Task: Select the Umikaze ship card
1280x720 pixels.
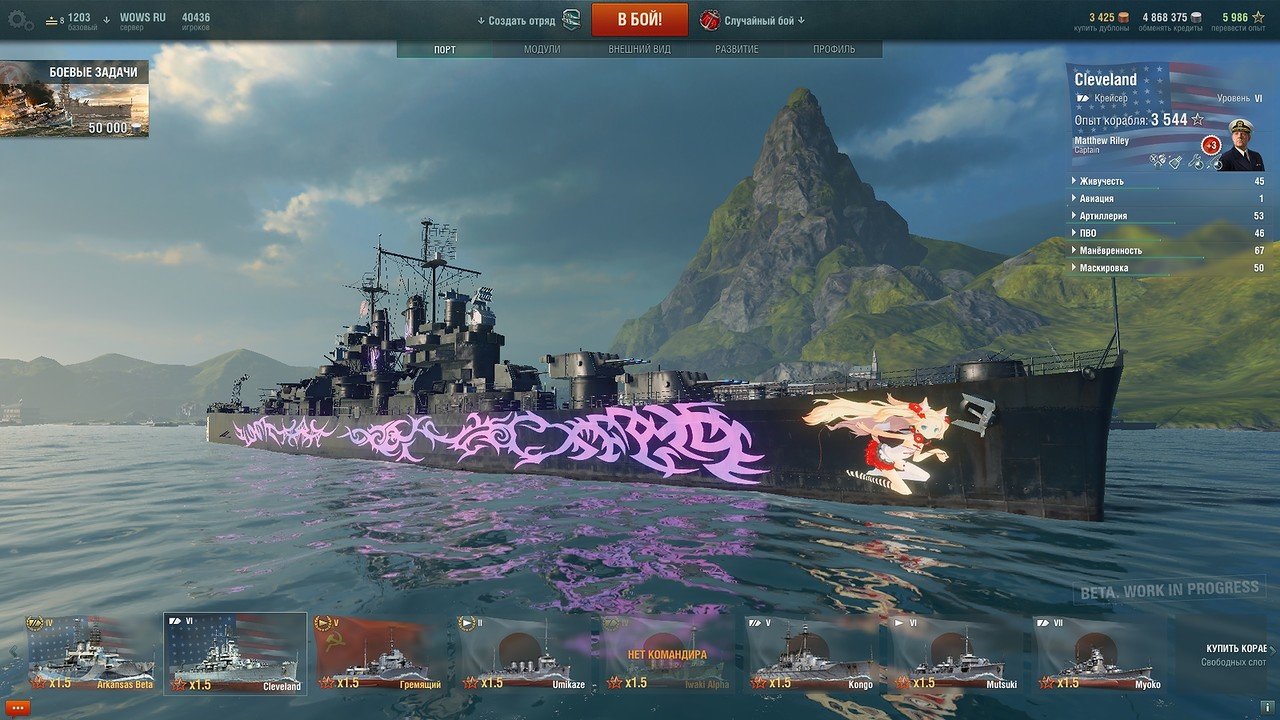Action: pos(526,653)
